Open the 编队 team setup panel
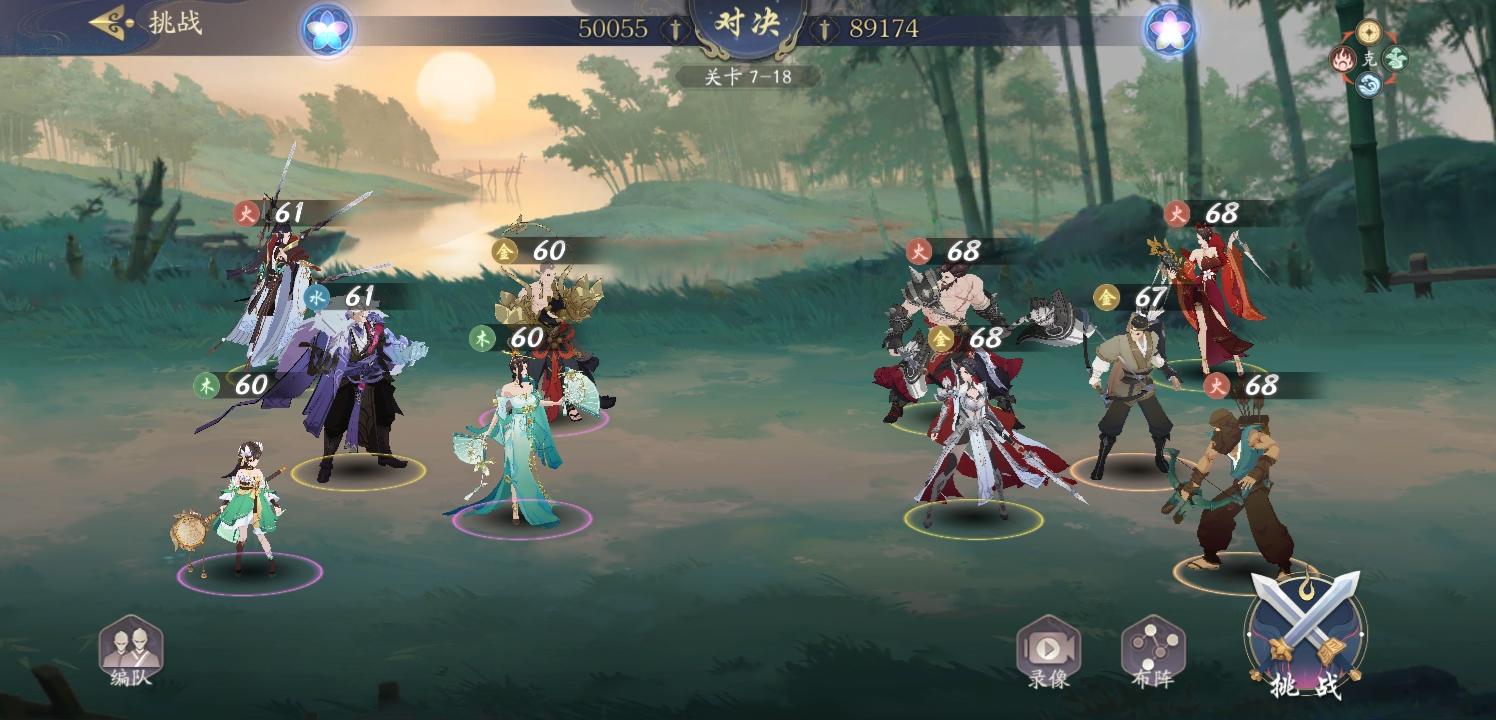 (135, 650)
